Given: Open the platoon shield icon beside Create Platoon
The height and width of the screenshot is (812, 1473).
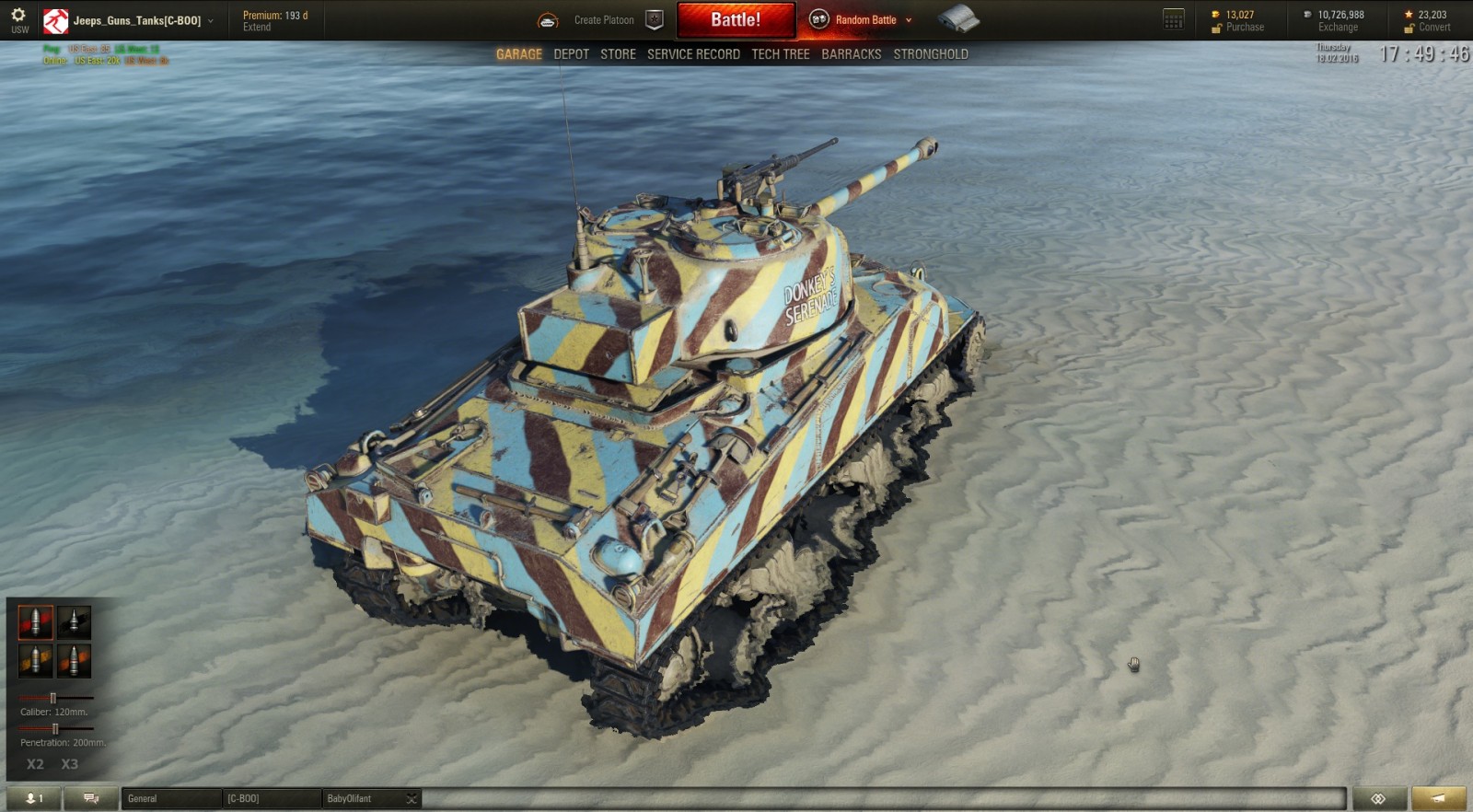Looking at the screenshot, I should point(655,18).
